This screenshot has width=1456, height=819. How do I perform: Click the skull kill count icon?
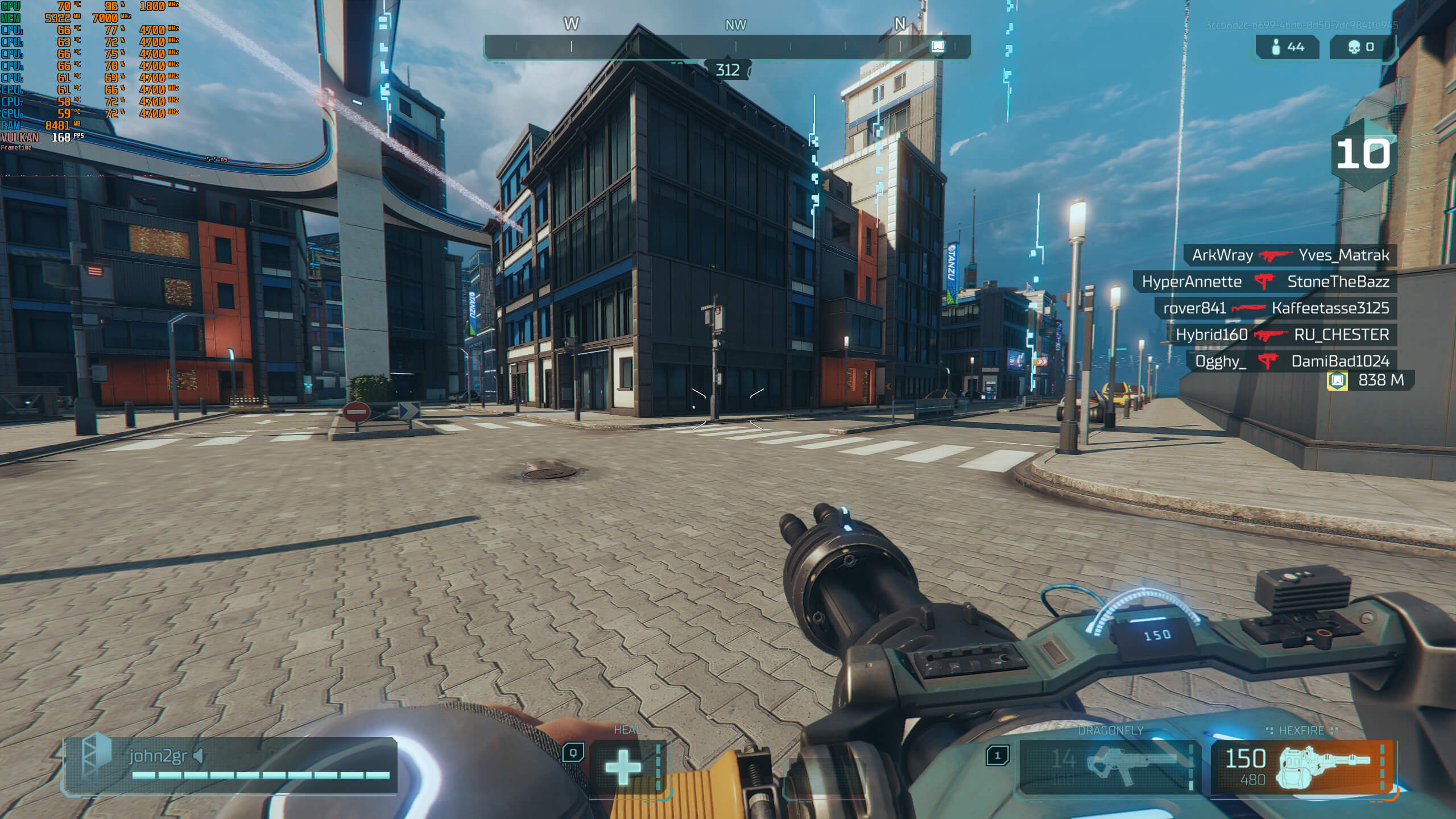(x=1354, y=47)
